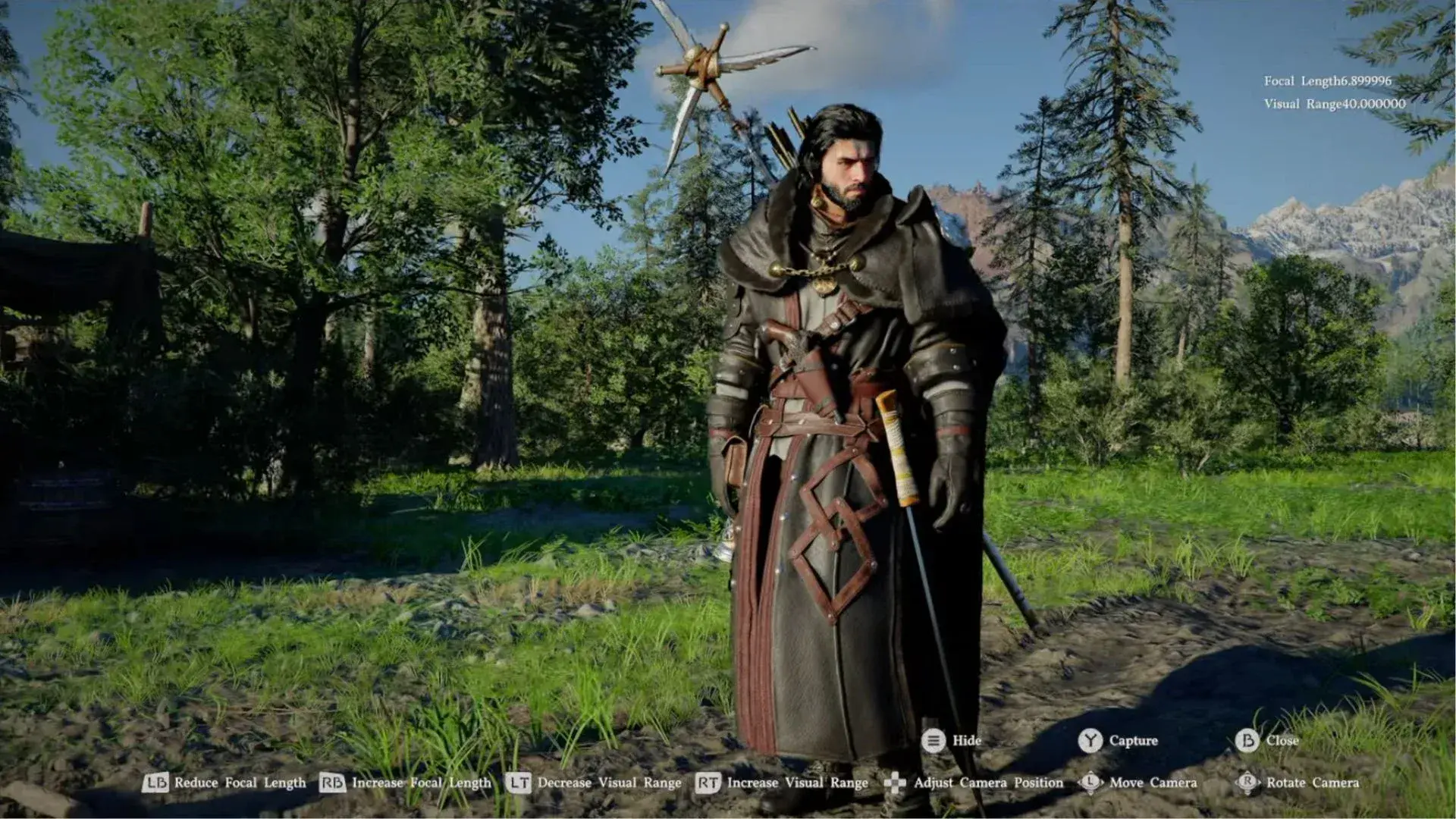Click the Reduce Focal Length label
This screenshot has height=819, width=1456.
click(x=240, y=783)
